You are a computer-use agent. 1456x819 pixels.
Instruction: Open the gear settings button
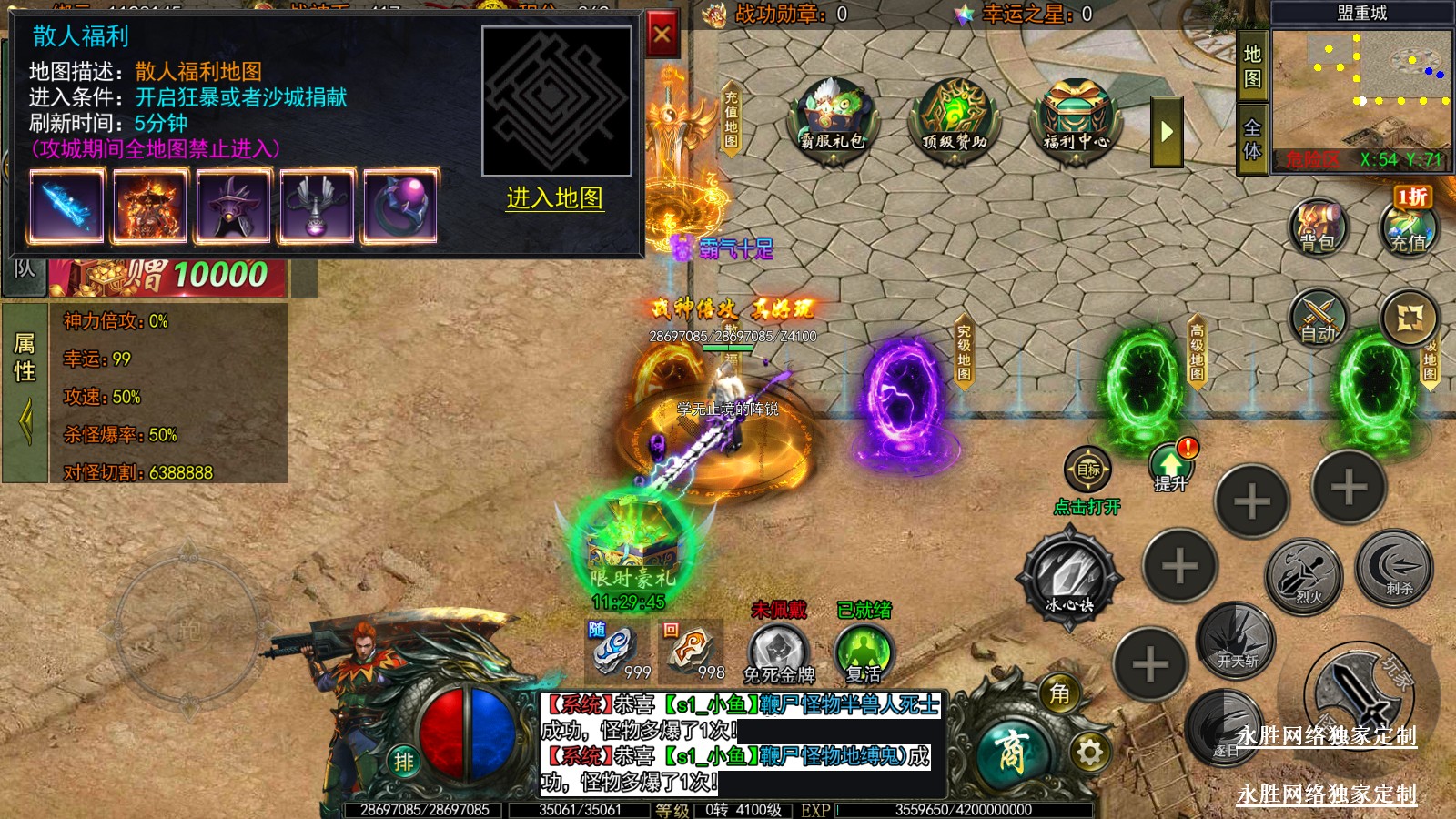1089,753
